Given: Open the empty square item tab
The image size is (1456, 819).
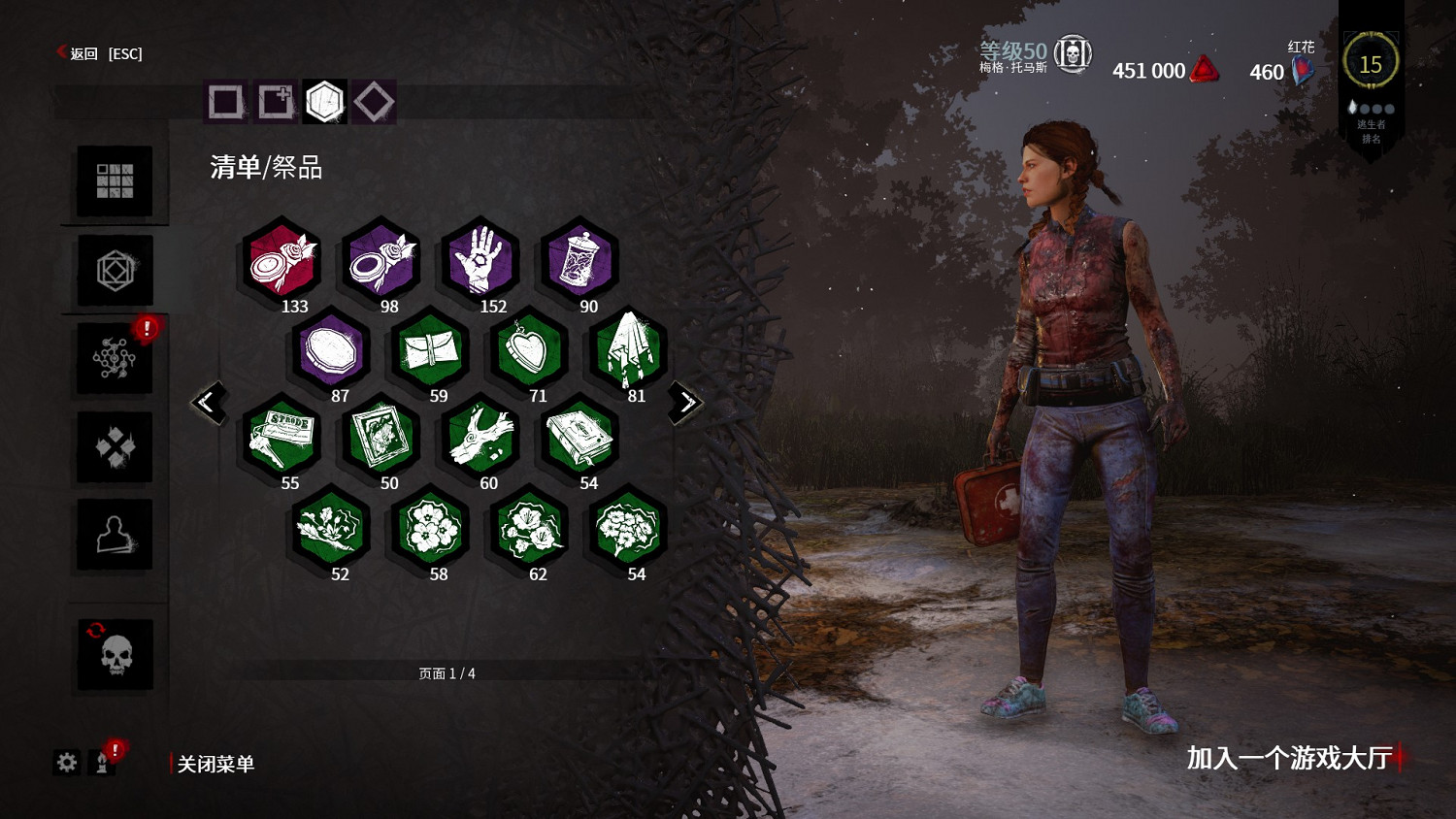Looking at the screenshot, I should pyautogui.click(x=226, y=101).
